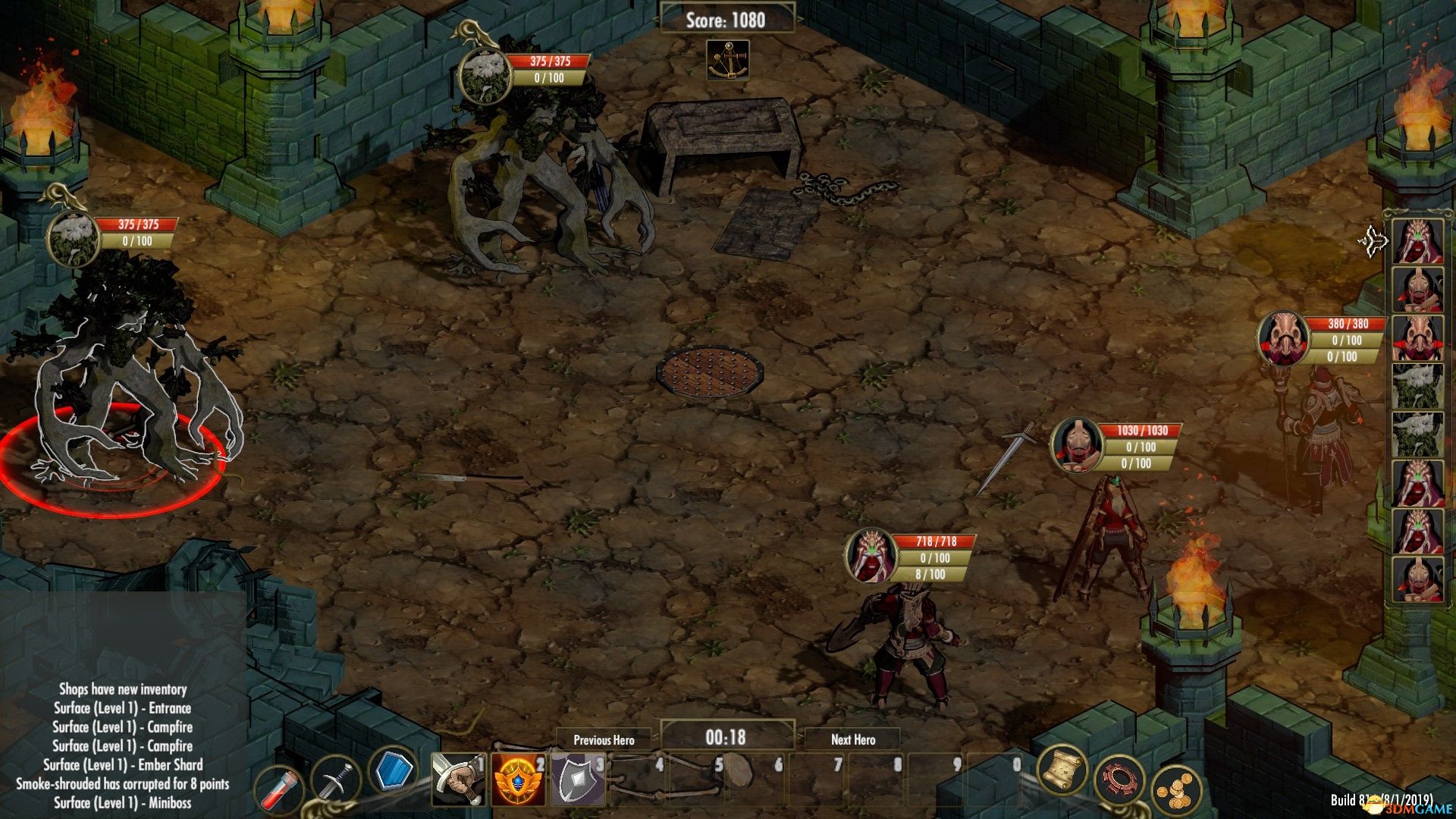
Task: Use the grey shield ability in slot 3
Action: pyautogui.click(x=578, y=779)
